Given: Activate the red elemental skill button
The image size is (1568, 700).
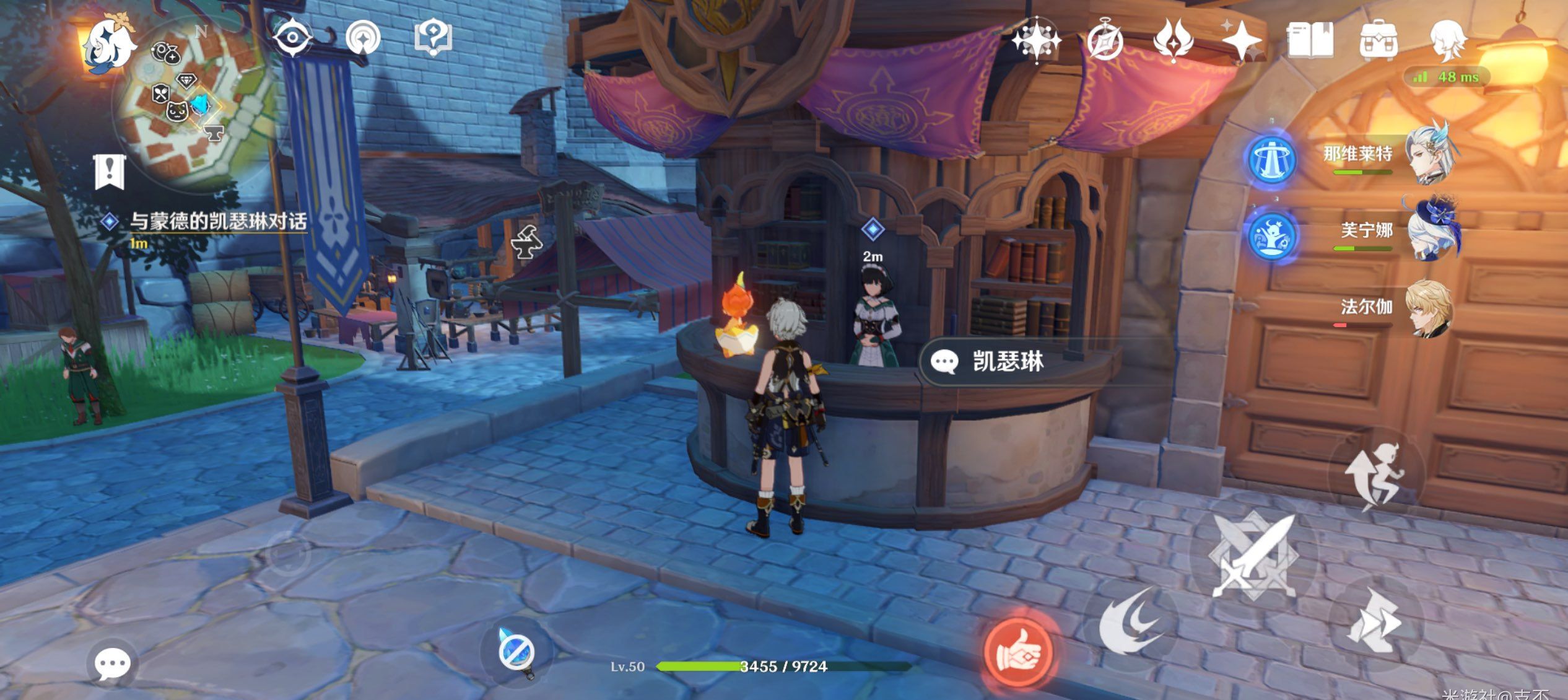Looking at the screenshot, I should 1018,652.
